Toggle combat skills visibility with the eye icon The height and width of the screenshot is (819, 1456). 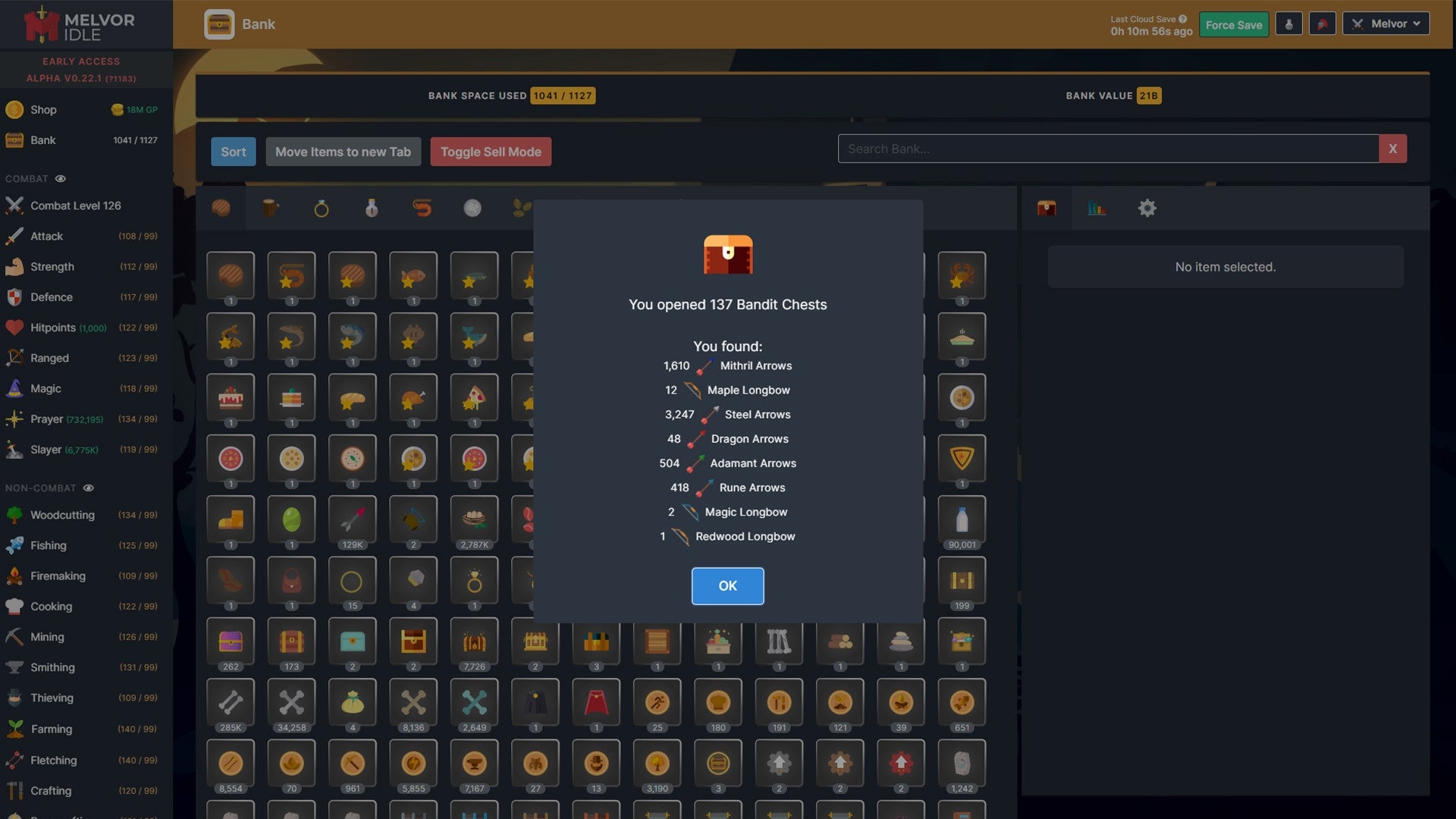(60, 178)
